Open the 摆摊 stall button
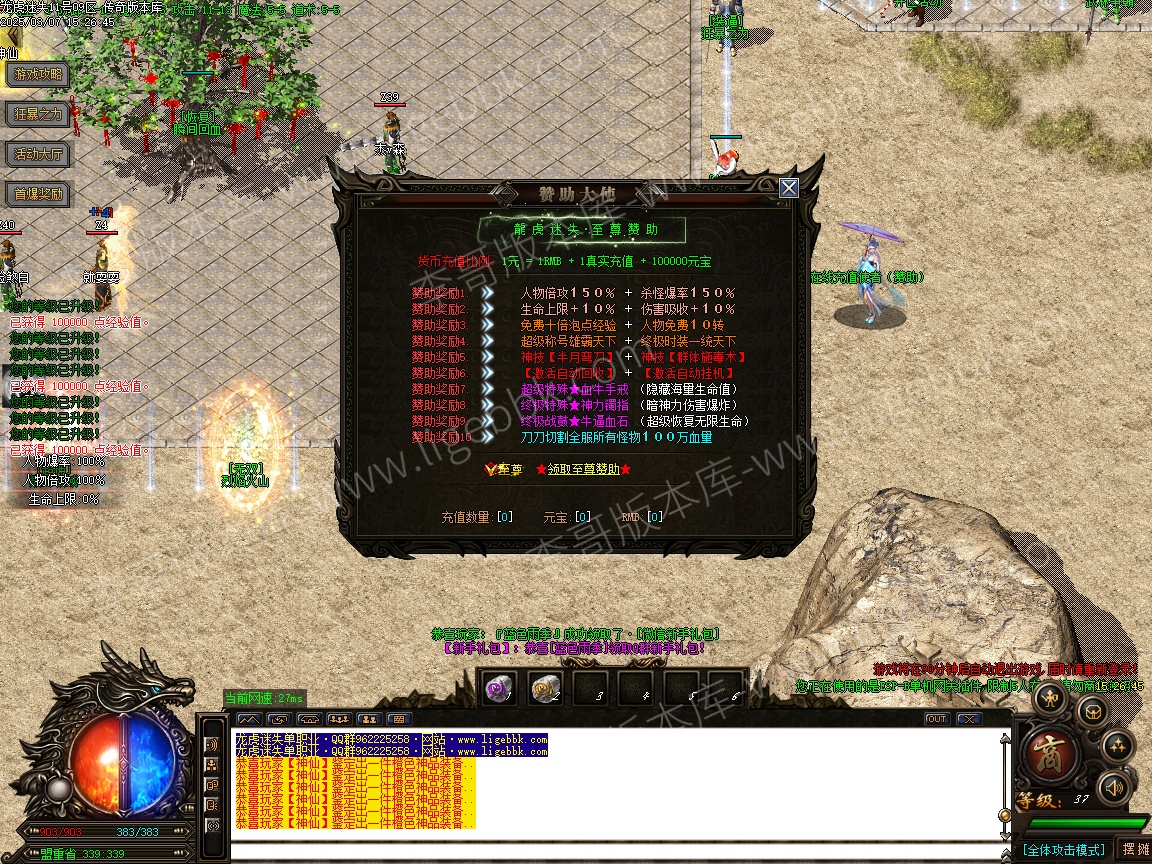The height and width of the screenshot is (864, 1152). click(x=1135, y=849)
